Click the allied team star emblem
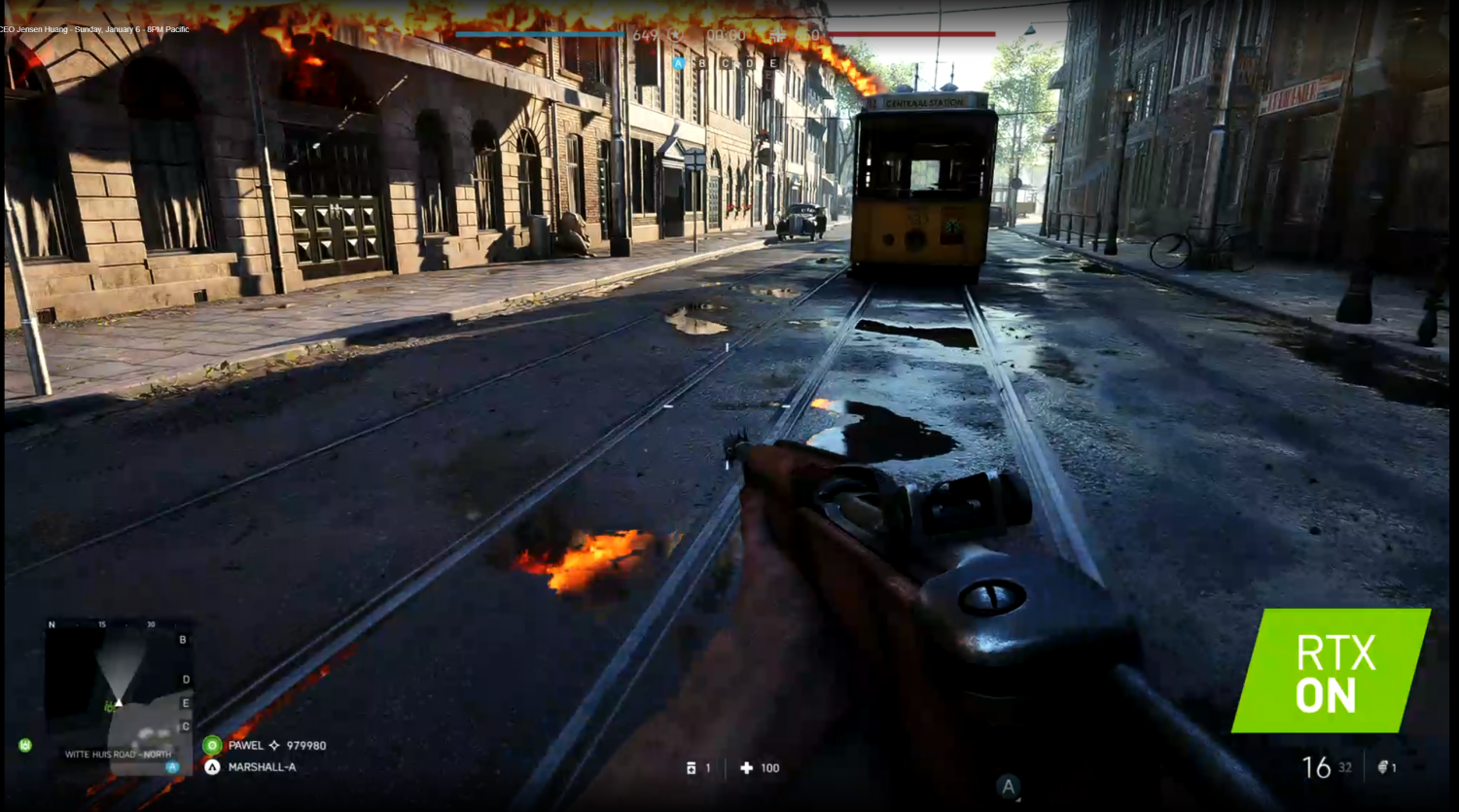The image size is (1459, 812). 674,36
